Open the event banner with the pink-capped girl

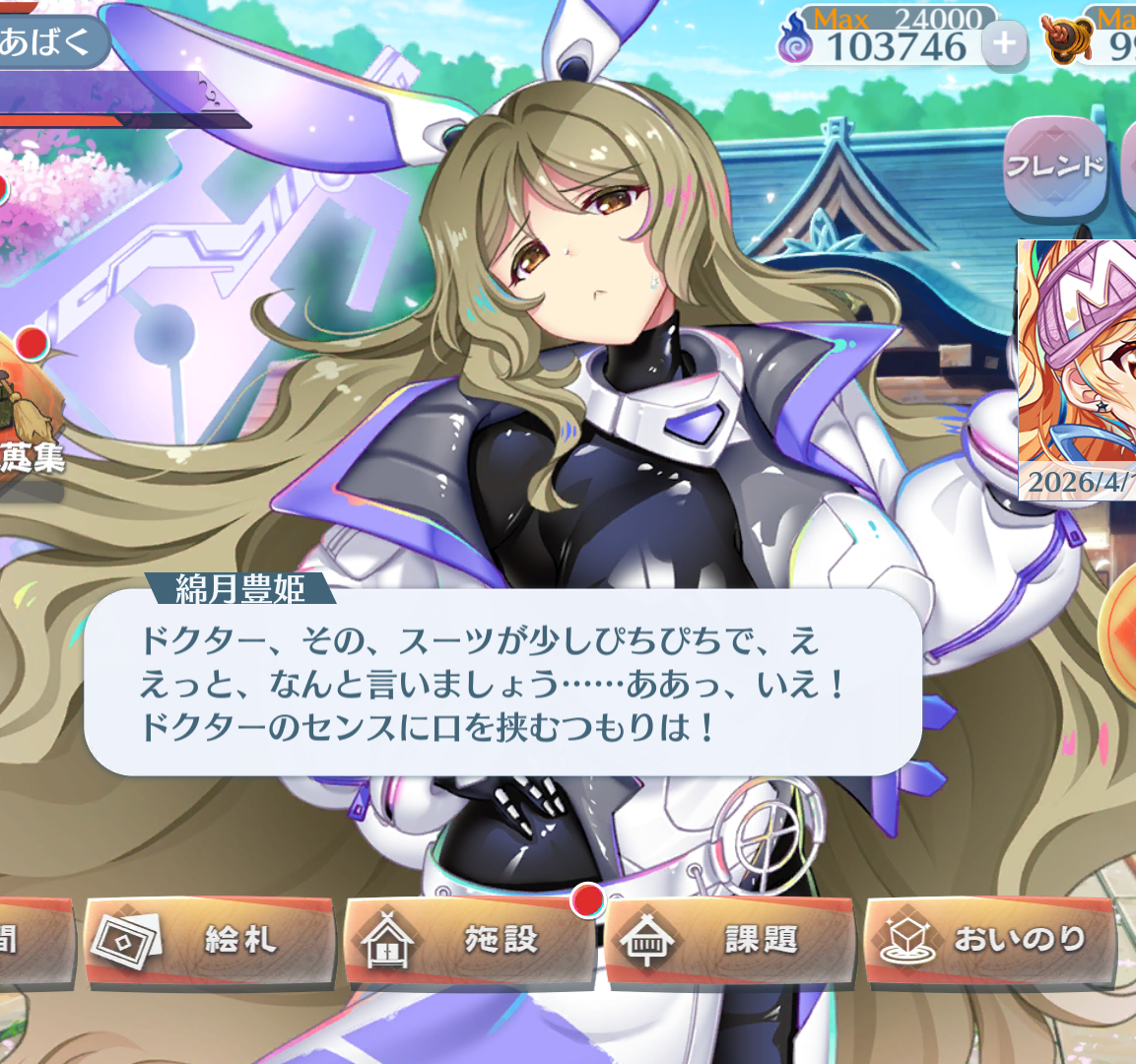1078,369
